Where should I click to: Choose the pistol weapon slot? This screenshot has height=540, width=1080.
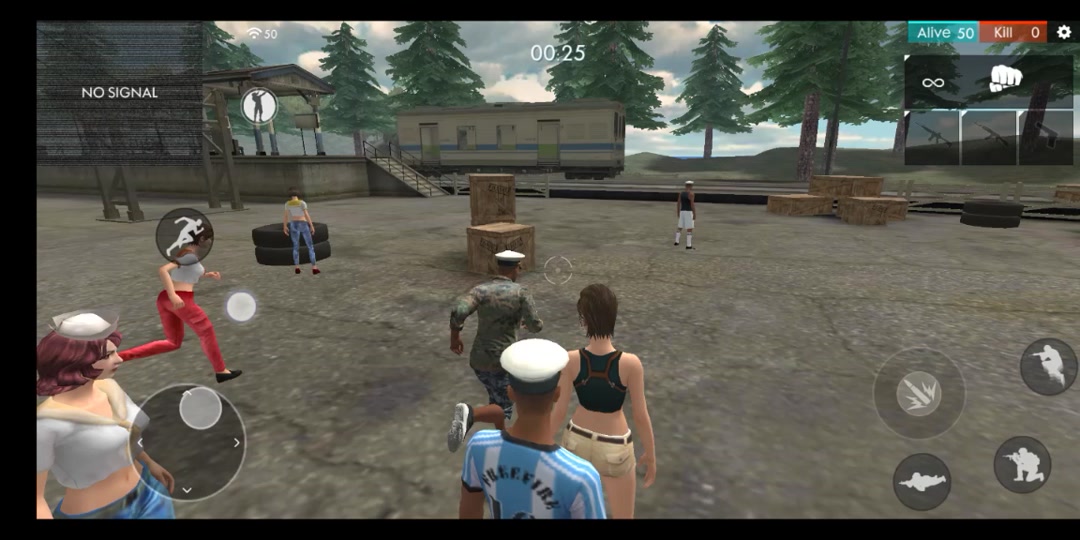1045,137
